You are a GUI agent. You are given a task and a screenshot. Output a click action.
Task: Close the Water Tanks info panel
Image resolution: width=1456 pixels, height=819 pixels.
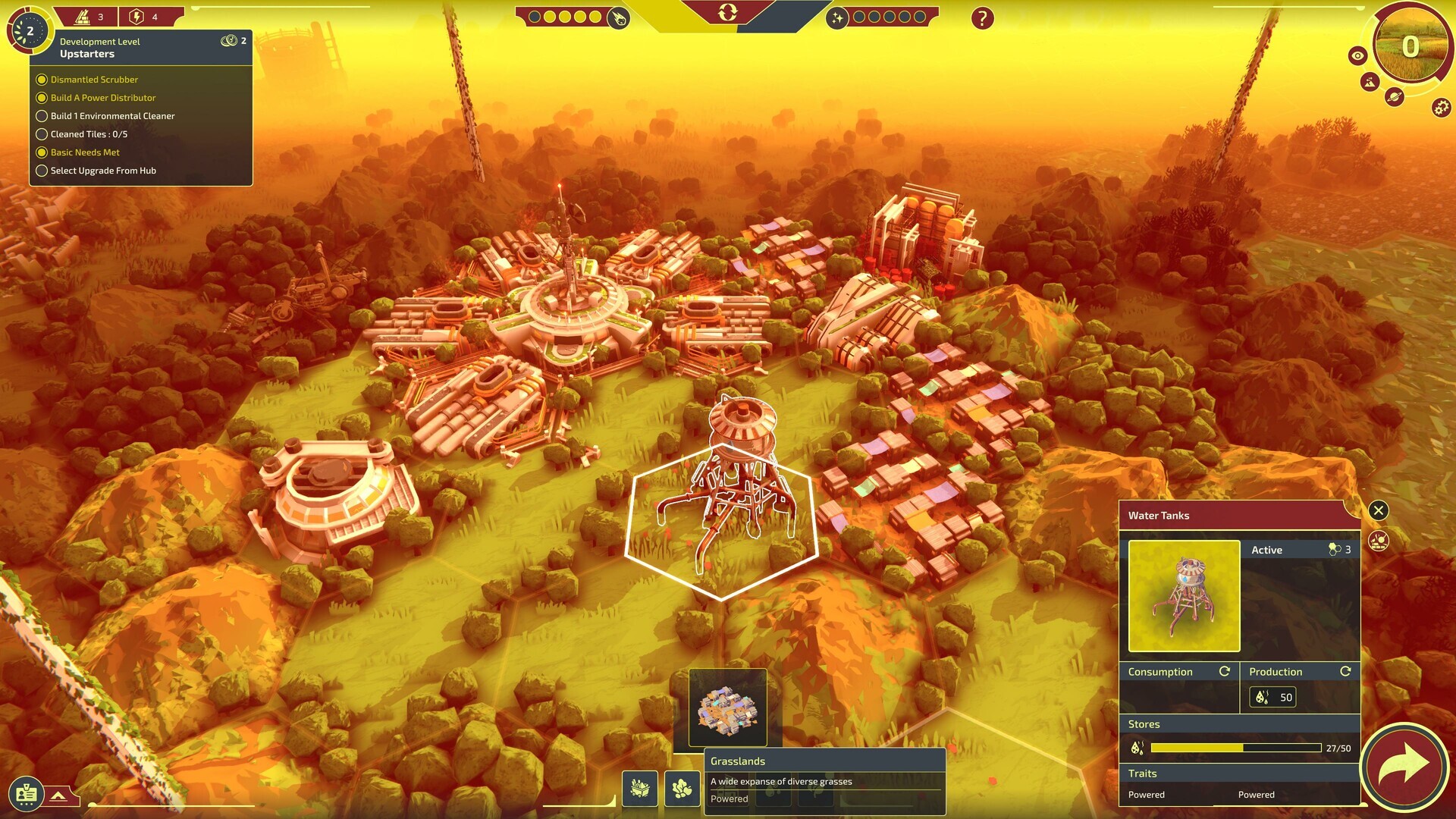pos(1379,510)
